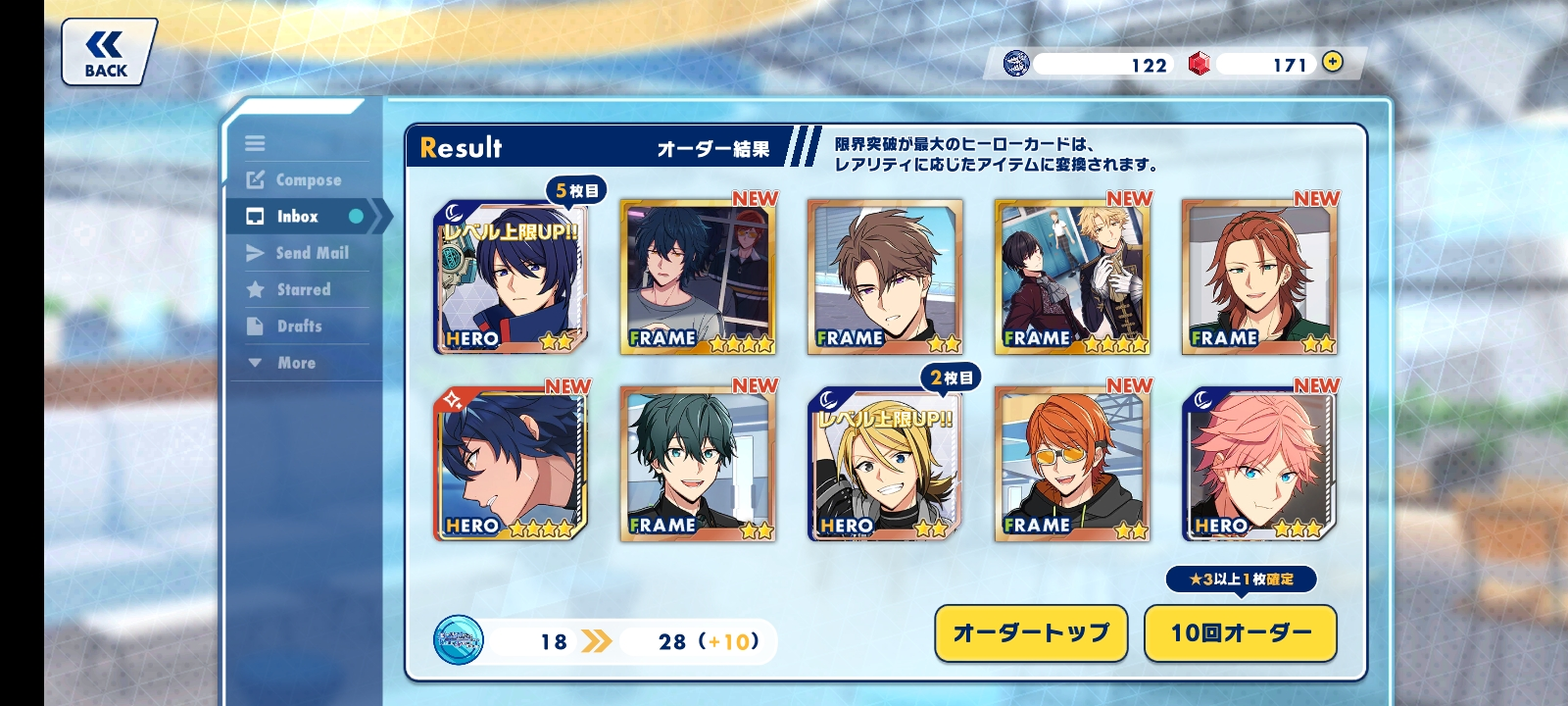The image size is (1568, 706).
Task: Open the Compose mail entry
Action: (308, 180)
